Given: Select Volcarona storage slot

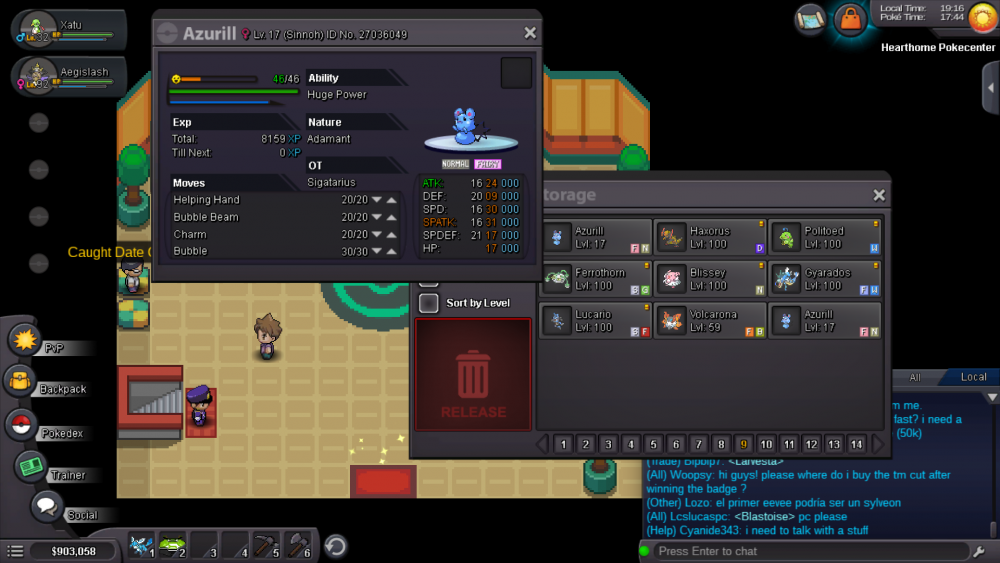Looking at the screenshot, I should point(710,321).
